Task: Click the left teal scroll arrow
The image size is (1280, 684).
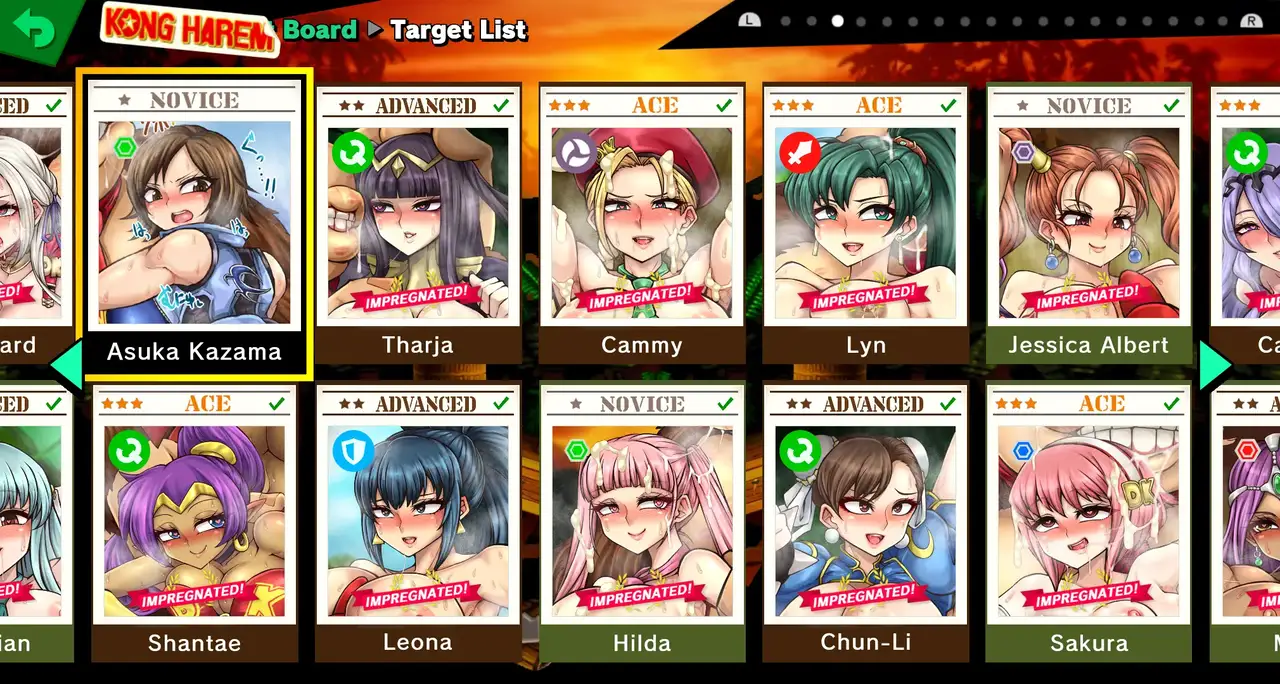Action: point(67,366)
